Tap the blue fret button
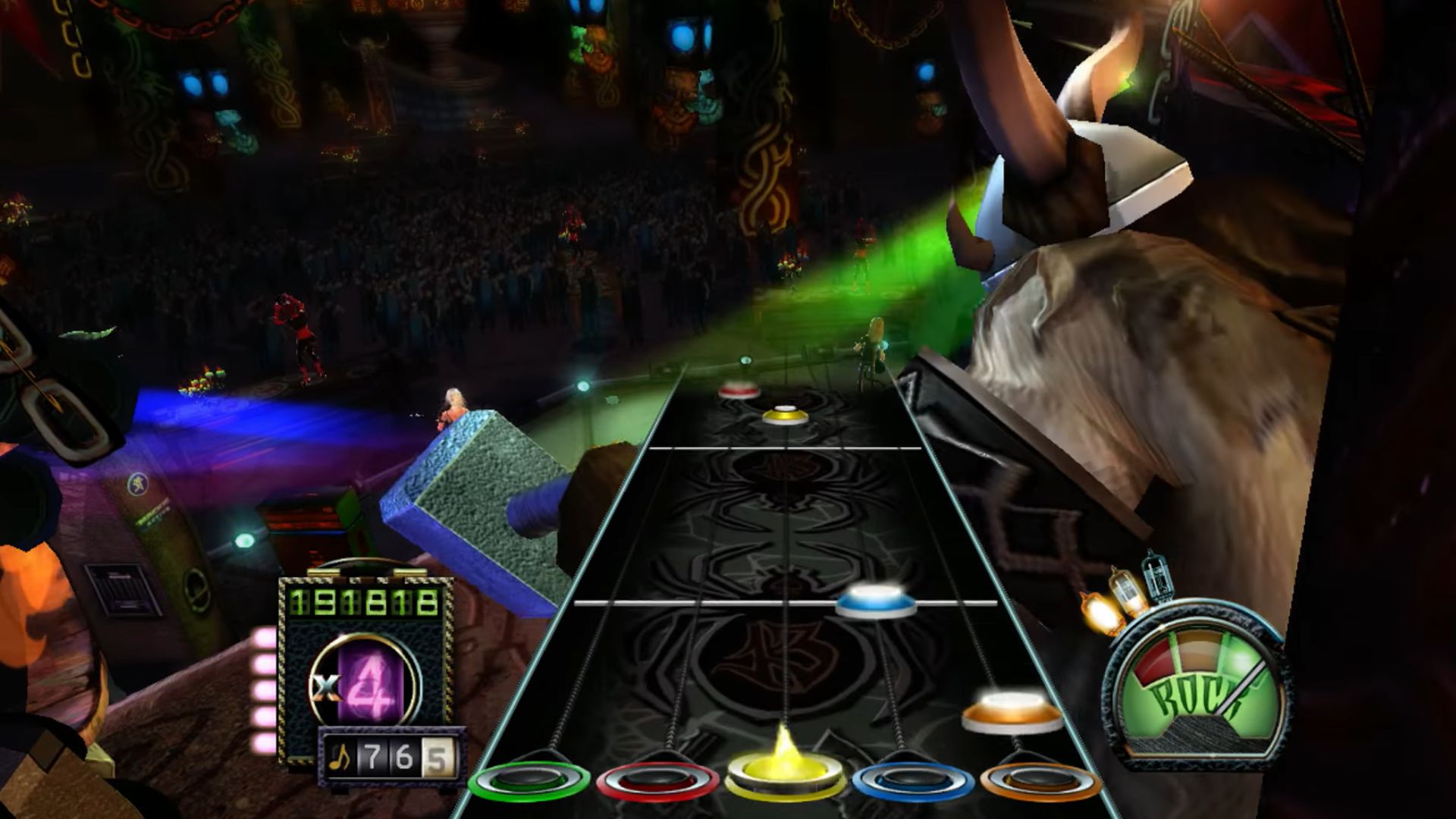 click(x=913, y=780)
